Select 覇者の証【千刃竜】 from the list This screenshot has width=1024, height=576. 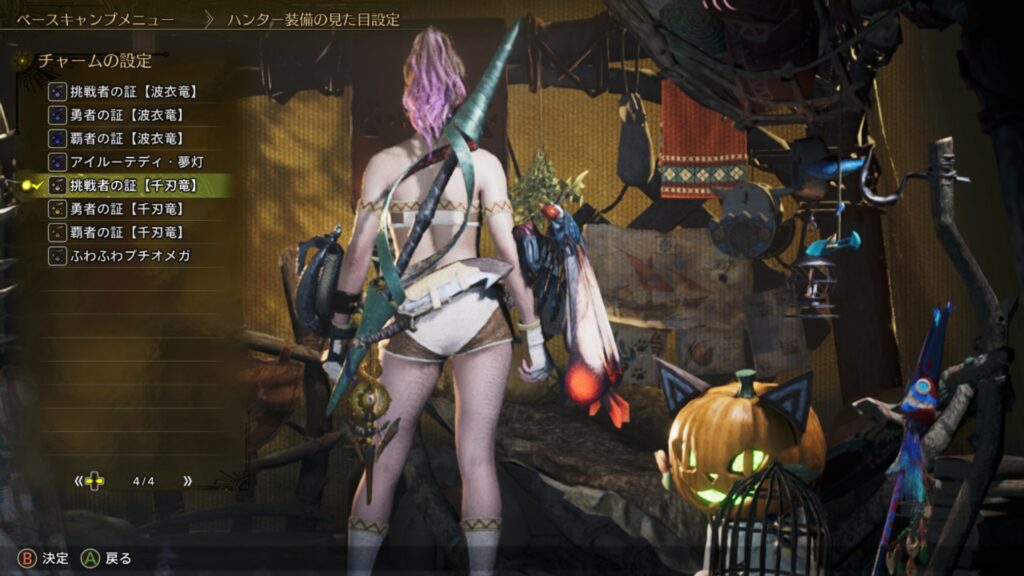click(x=124, y=232)
